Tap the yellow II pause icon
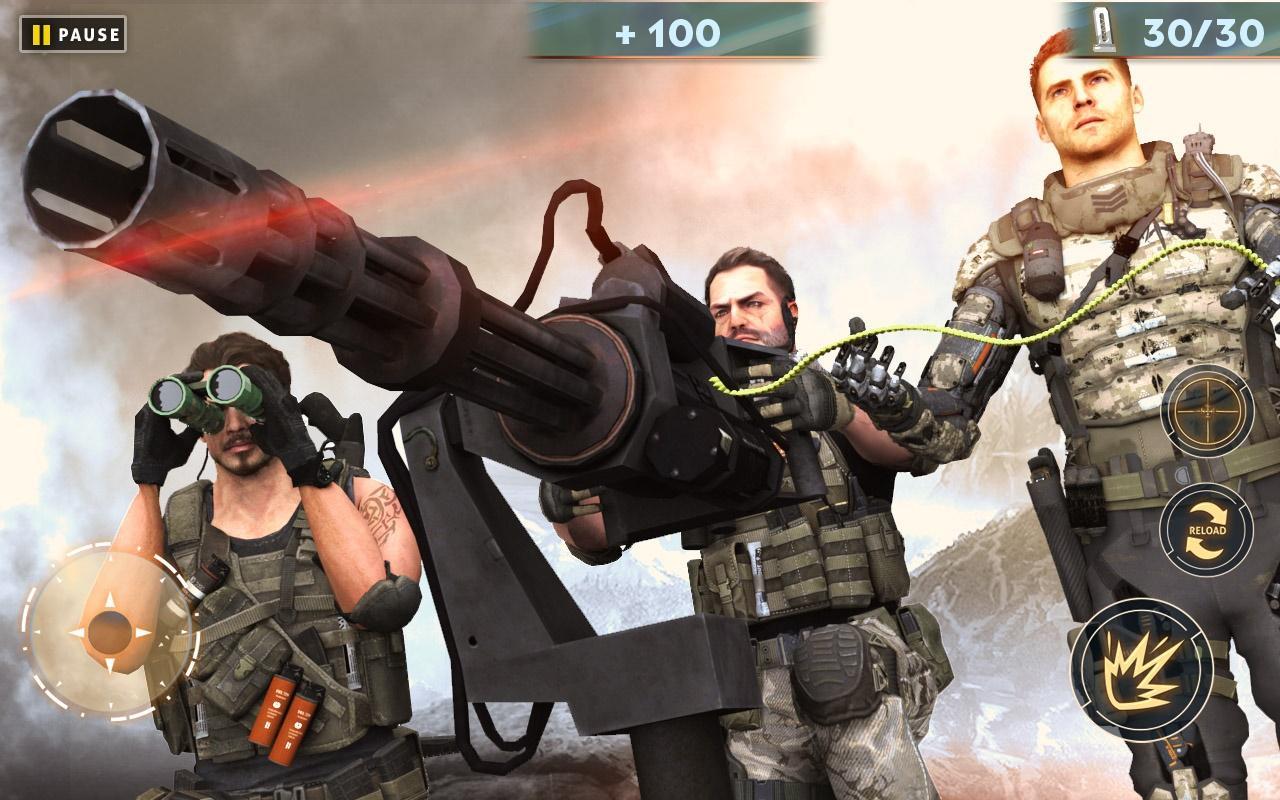Screen dimensions: 1280x800 40,33
